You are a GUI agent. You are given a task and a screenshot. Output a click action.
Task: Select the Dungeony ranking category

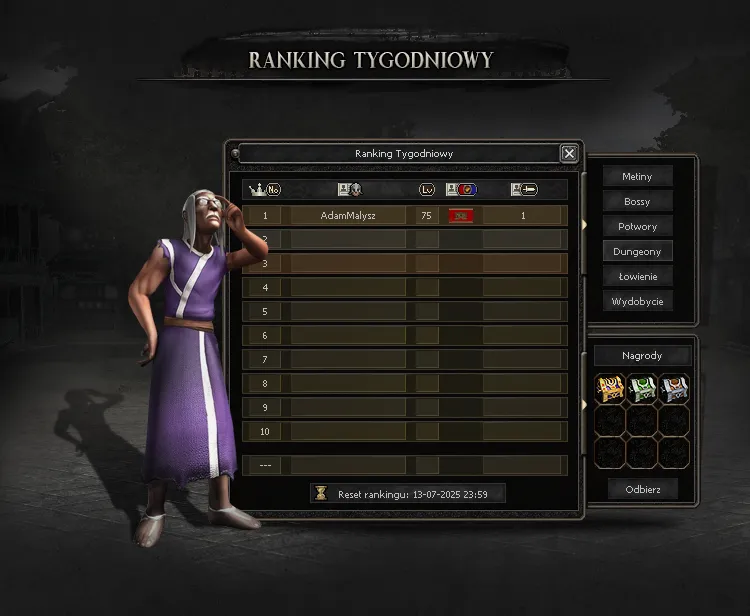[637, 251]
